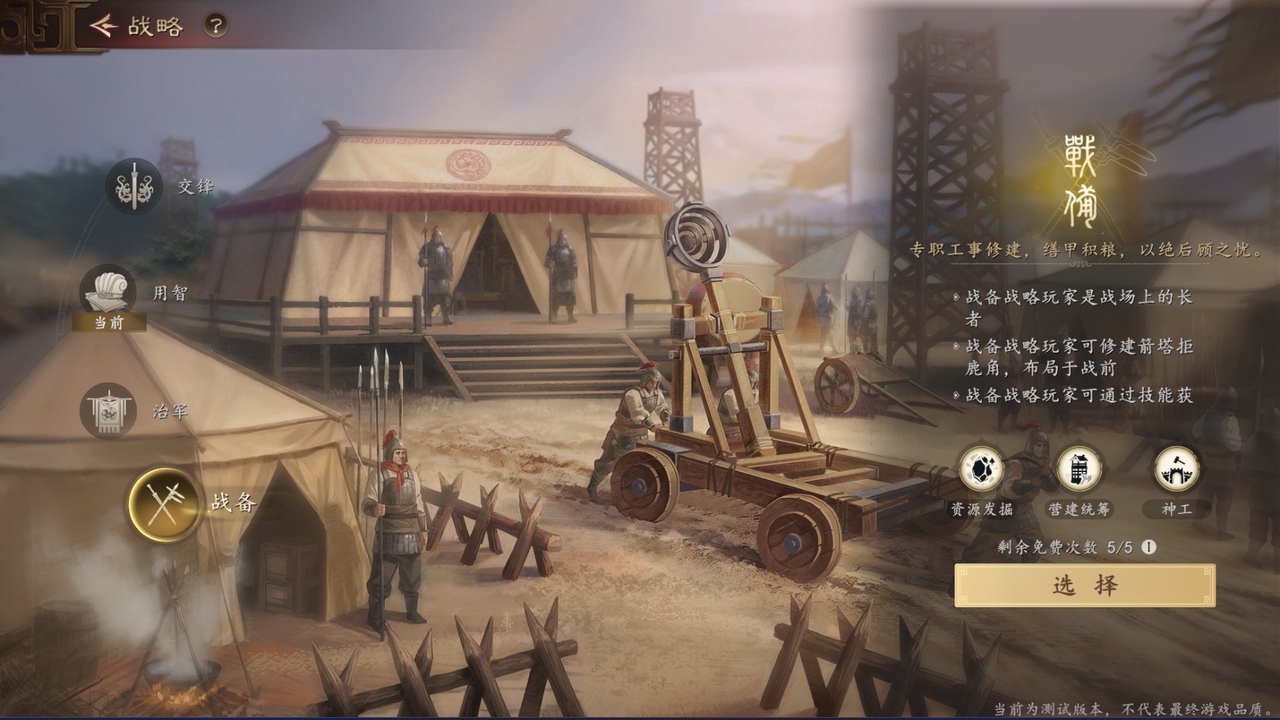This screenshot has height=720, width=1280.
Task: Show the 神工 skill details
Action: pos(1176,469)
